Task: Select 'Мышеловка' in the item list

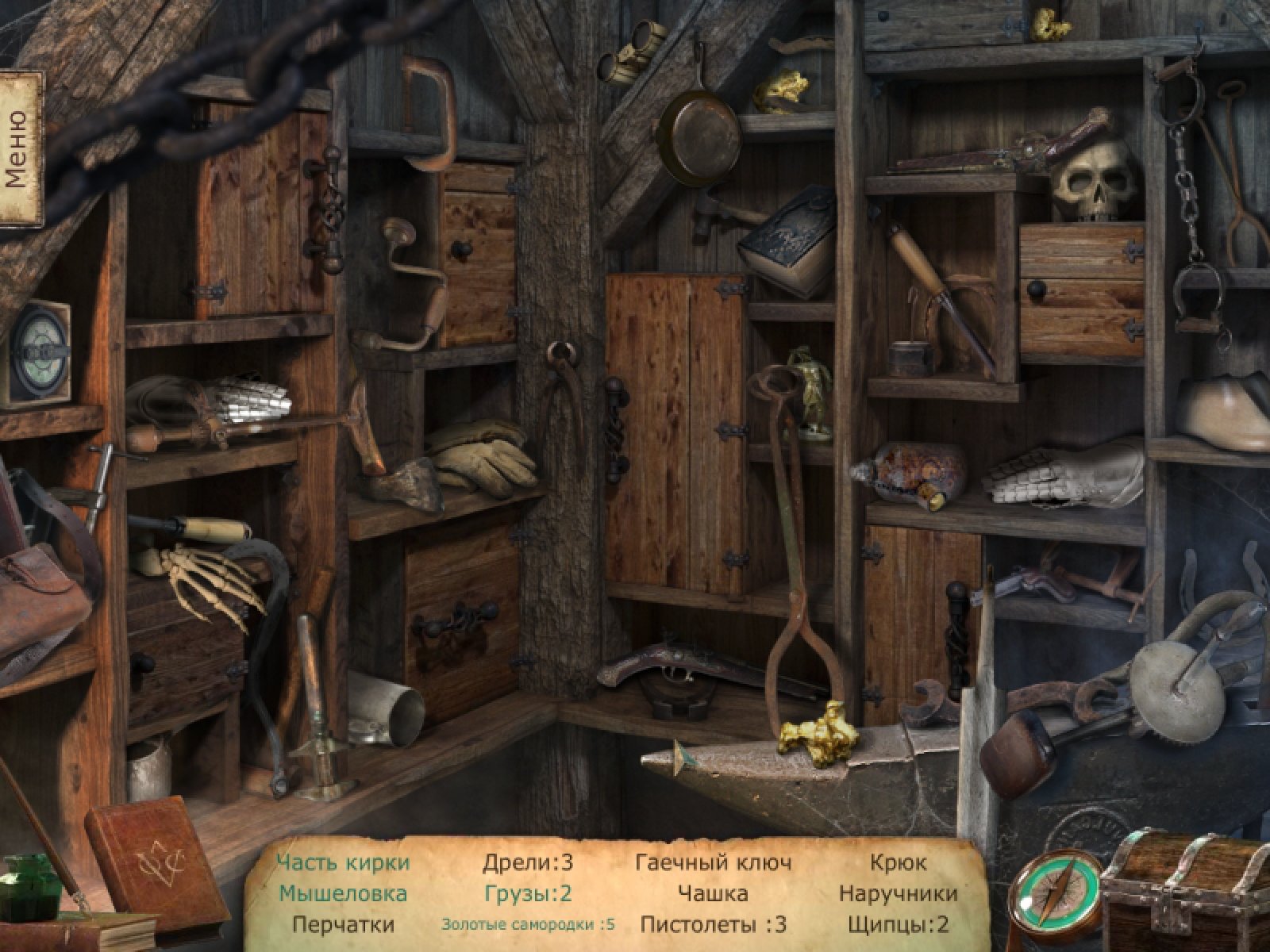Action: [x=343, y=894]
